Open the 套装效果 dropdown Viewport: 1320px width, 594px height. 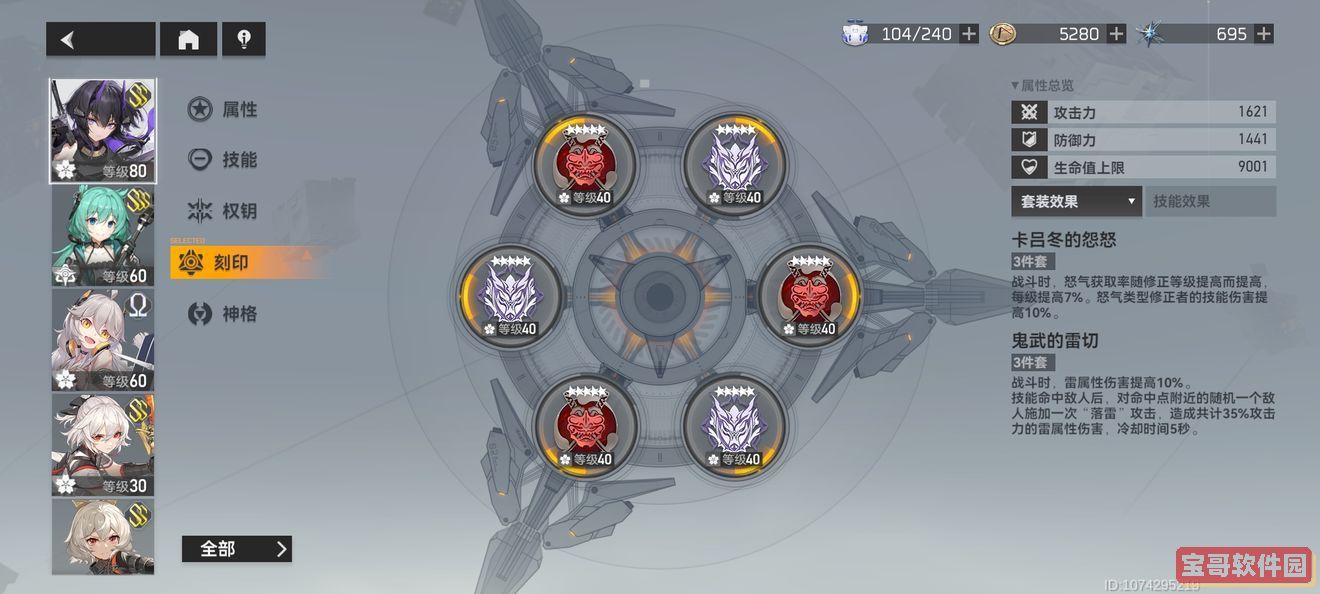1076,201
